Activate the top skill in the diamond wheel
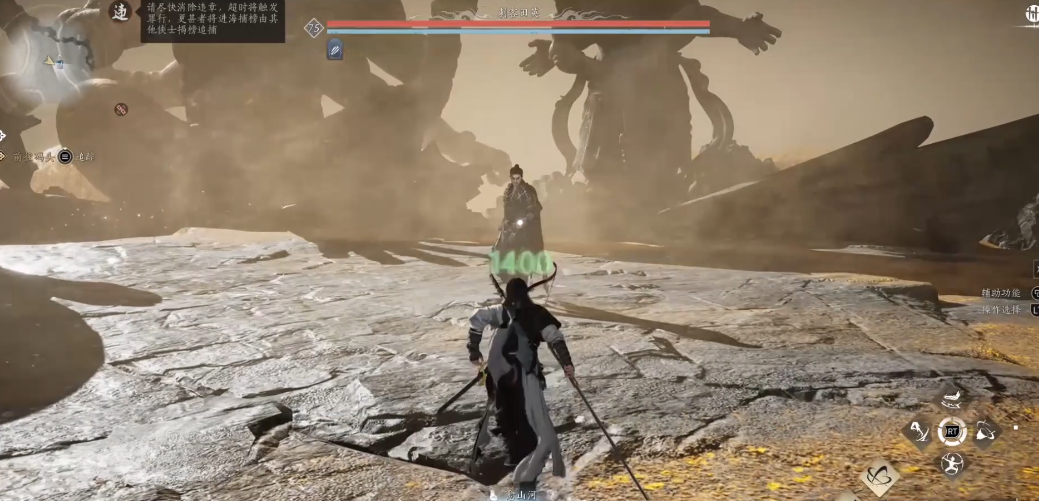1039x501 pixels. click(x=952, y=400)
